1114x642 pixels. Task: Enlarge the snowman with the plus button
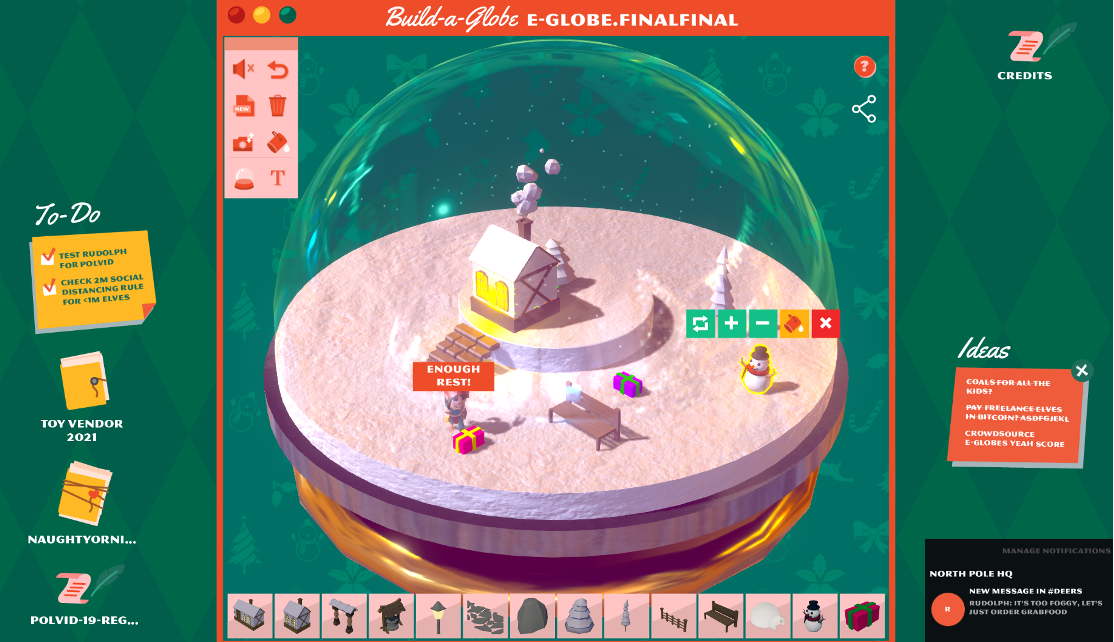(732, 323)
